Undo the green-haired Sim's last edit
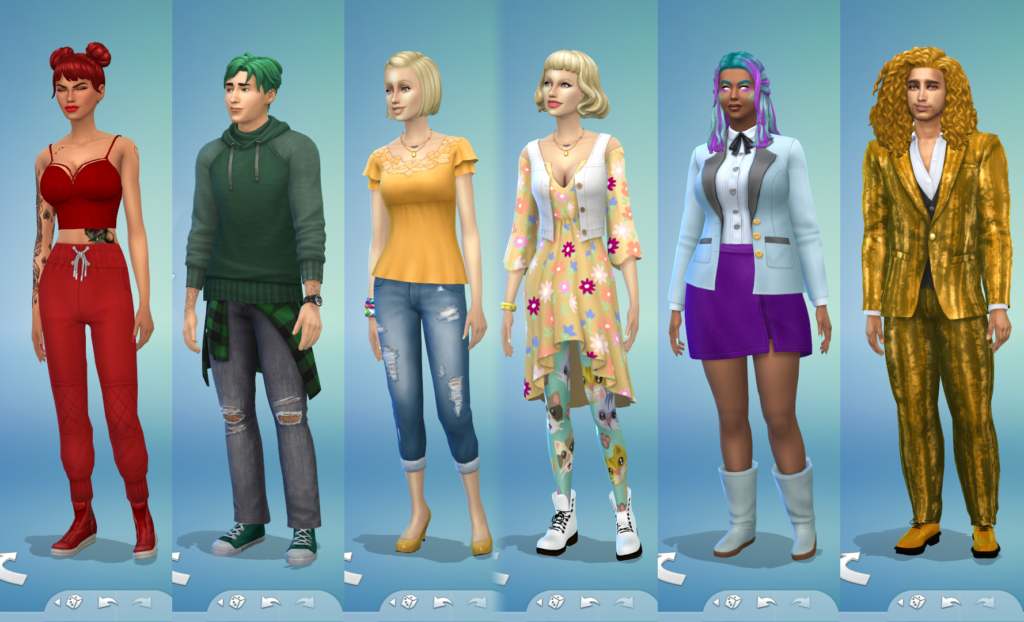 (271, 602)
